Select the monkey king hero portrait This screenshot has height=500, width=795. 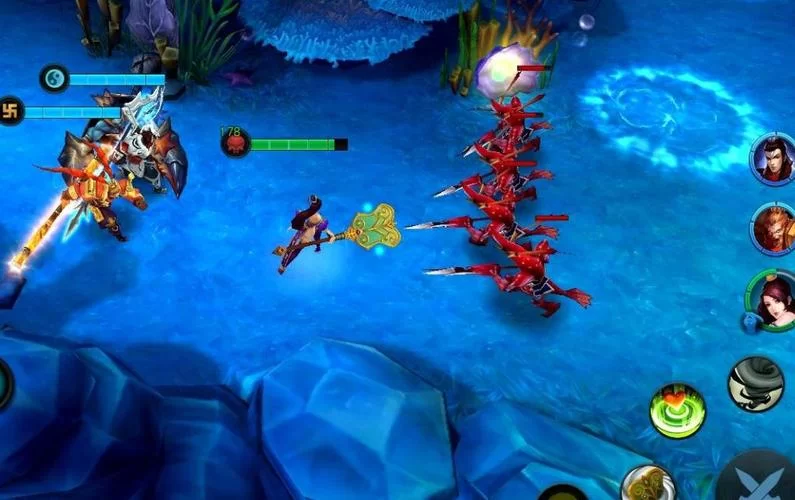coord(774,228)
